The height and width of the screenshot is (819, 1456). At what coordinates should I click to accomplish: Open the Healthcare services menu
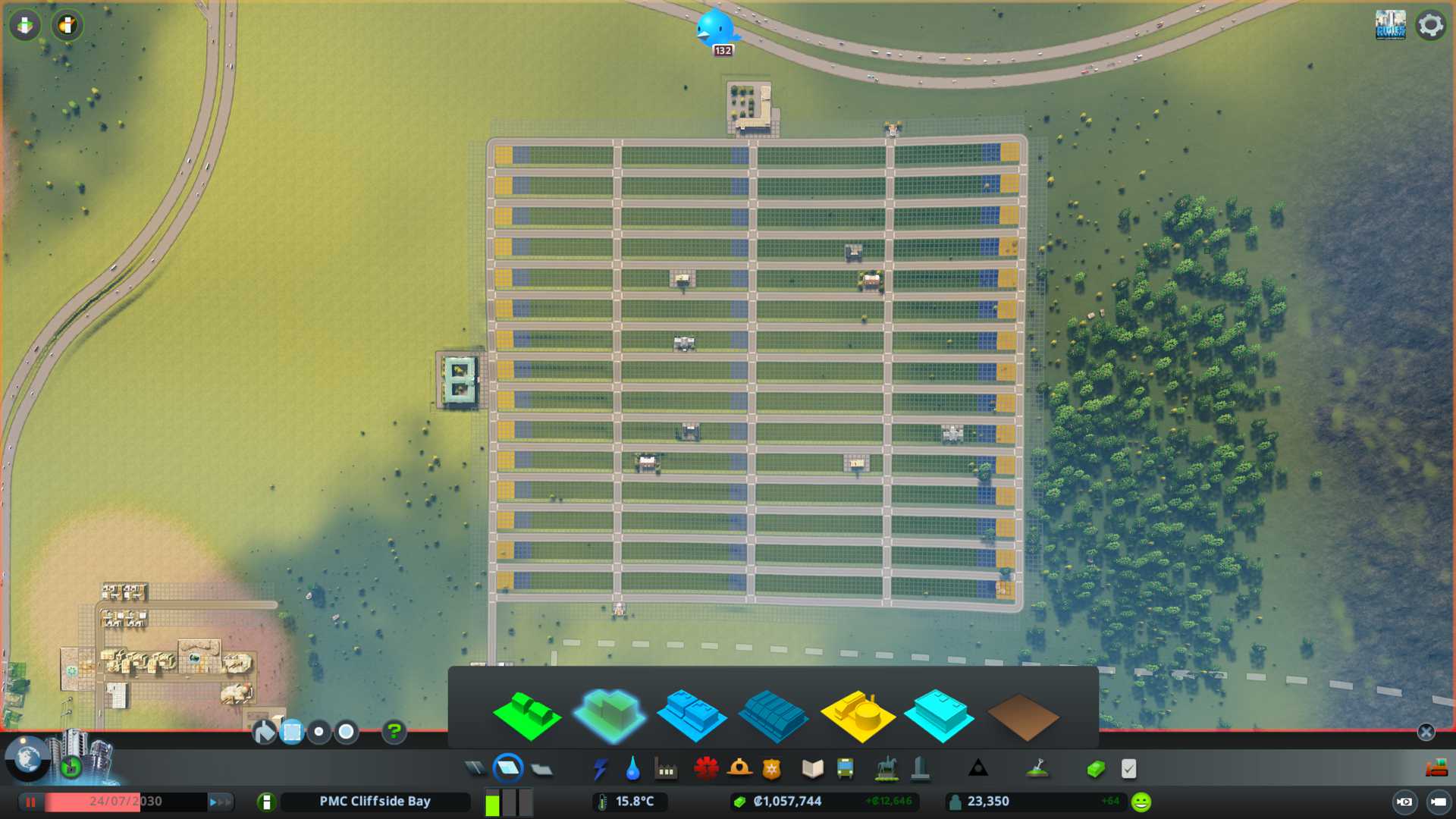pyautogui.click(x=706, y=769)
